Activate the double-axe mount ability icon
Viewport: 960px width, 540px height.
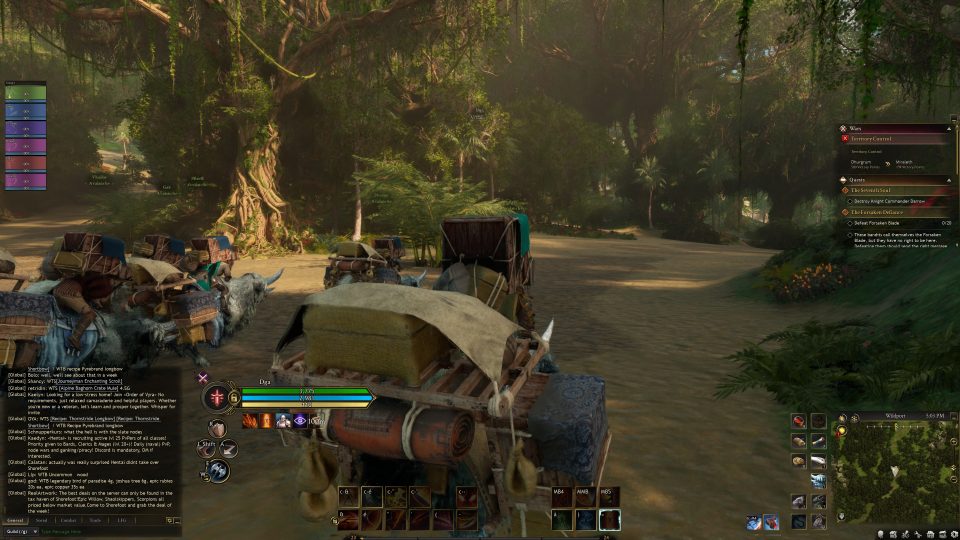218,470
